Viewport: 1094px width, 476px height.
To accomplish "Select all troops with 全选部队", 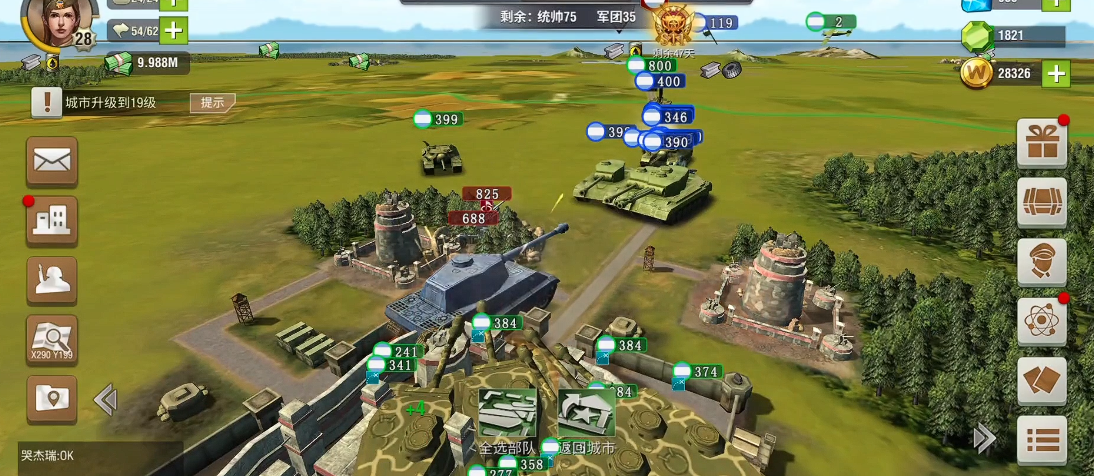I will pos(507,415).
